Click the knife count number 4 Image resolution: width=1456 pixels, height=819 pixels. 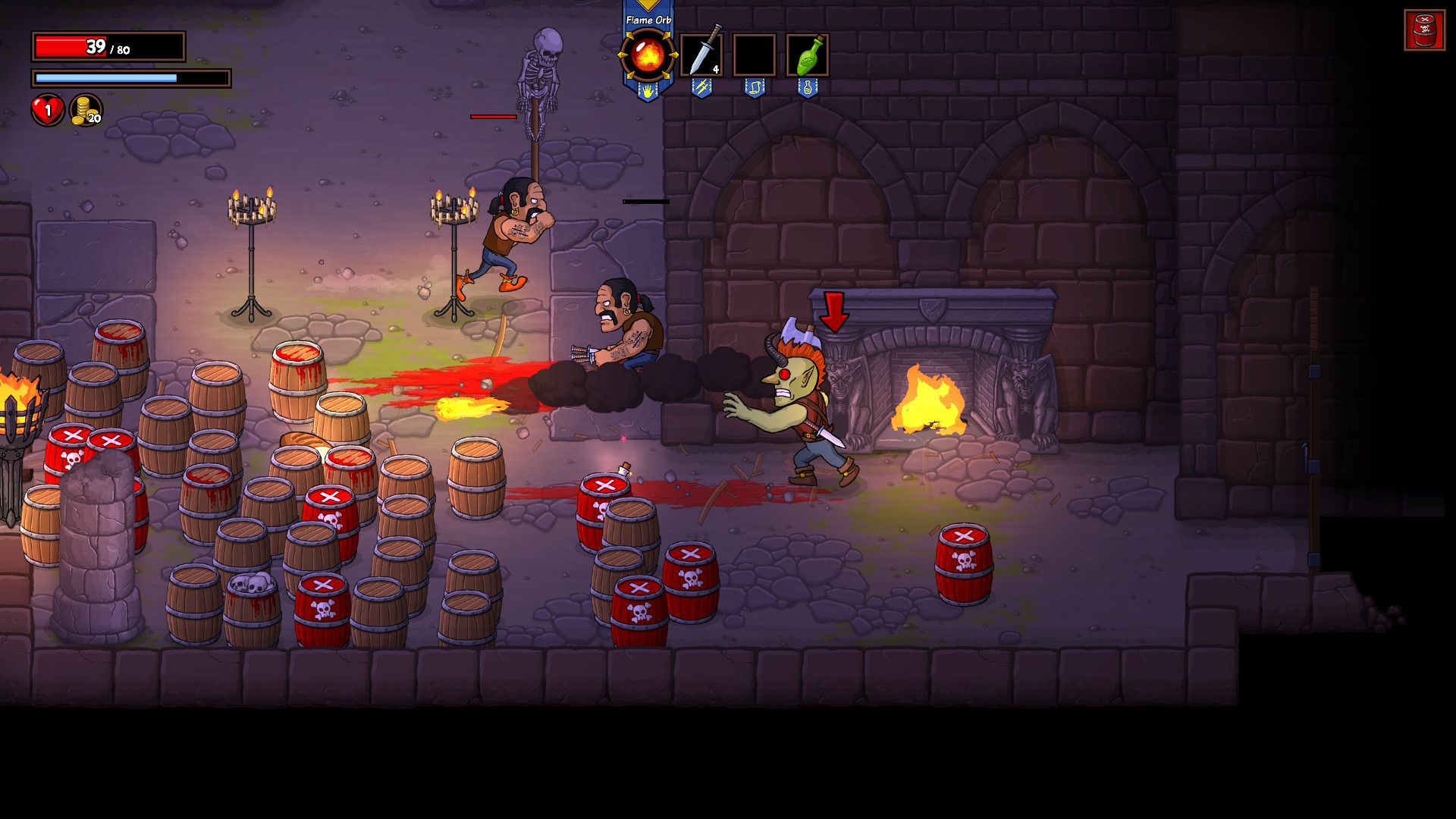(x=716, y=70)
